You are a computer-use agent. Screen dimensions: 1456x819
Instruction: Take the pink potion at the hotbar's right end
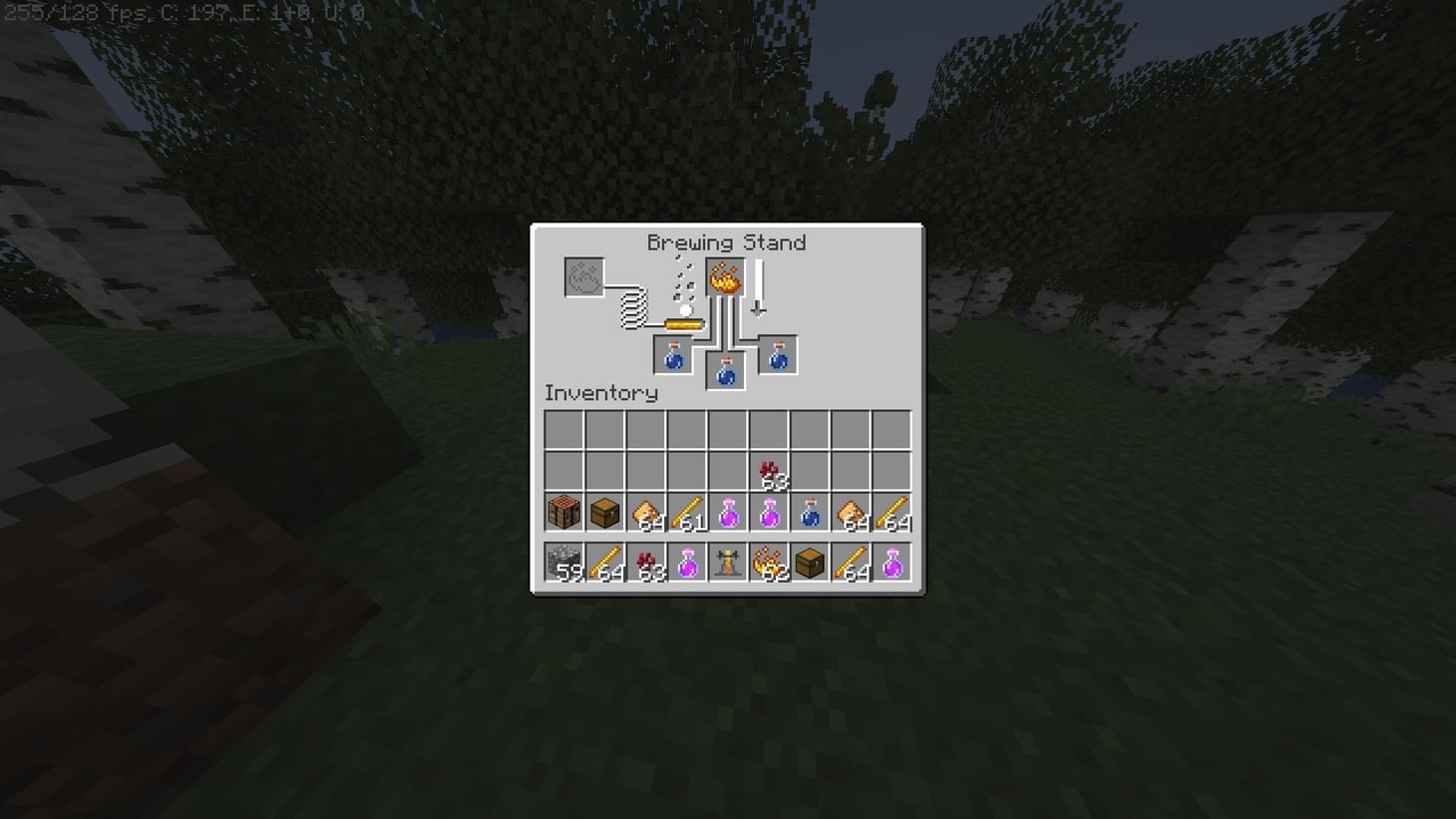click(x=890, y=563)
